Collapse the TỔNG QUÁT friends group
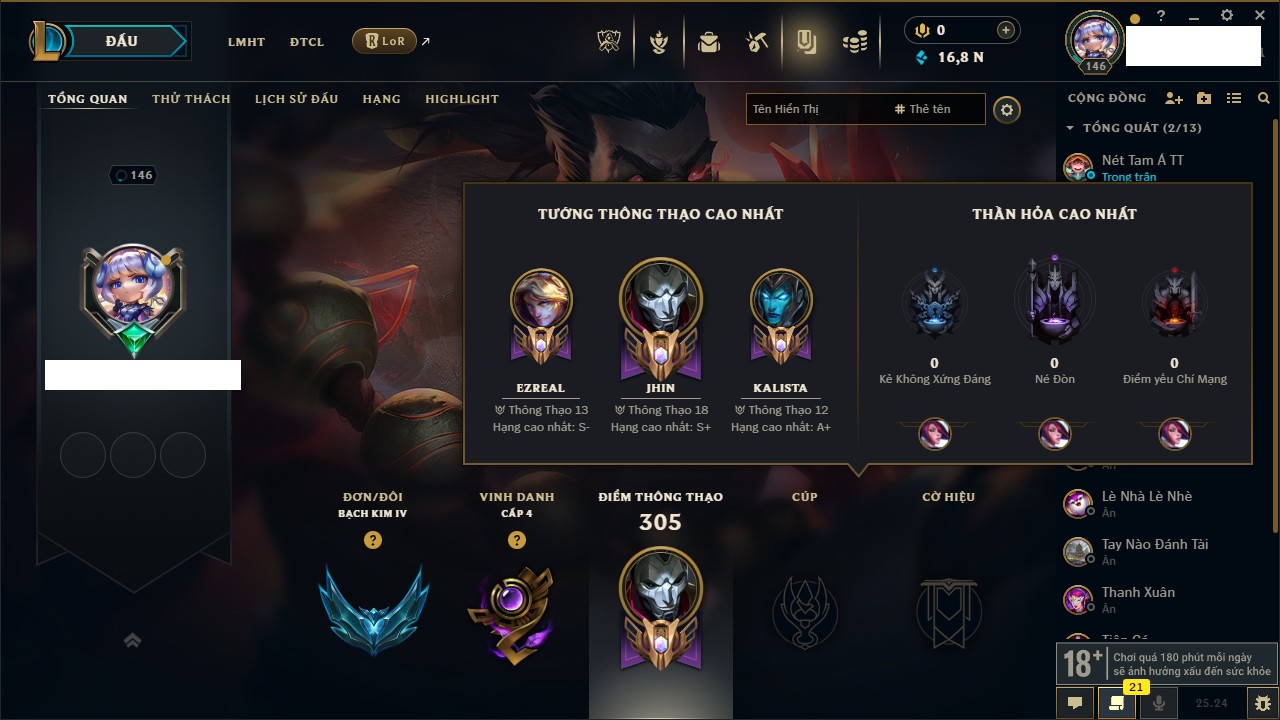 coord(1070,128)
